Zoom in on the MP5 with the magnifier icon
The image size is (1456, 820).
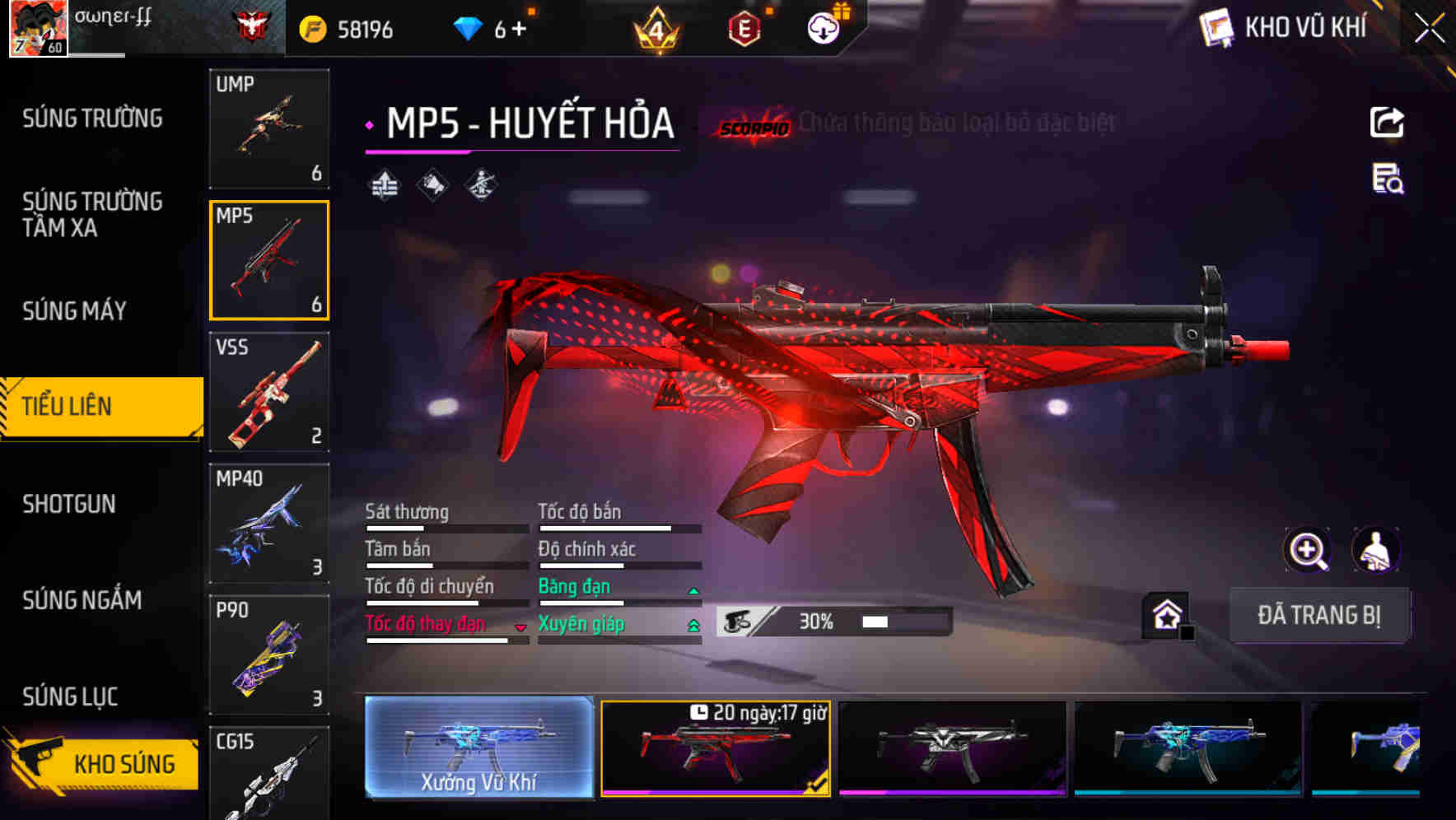point(1308,550)
